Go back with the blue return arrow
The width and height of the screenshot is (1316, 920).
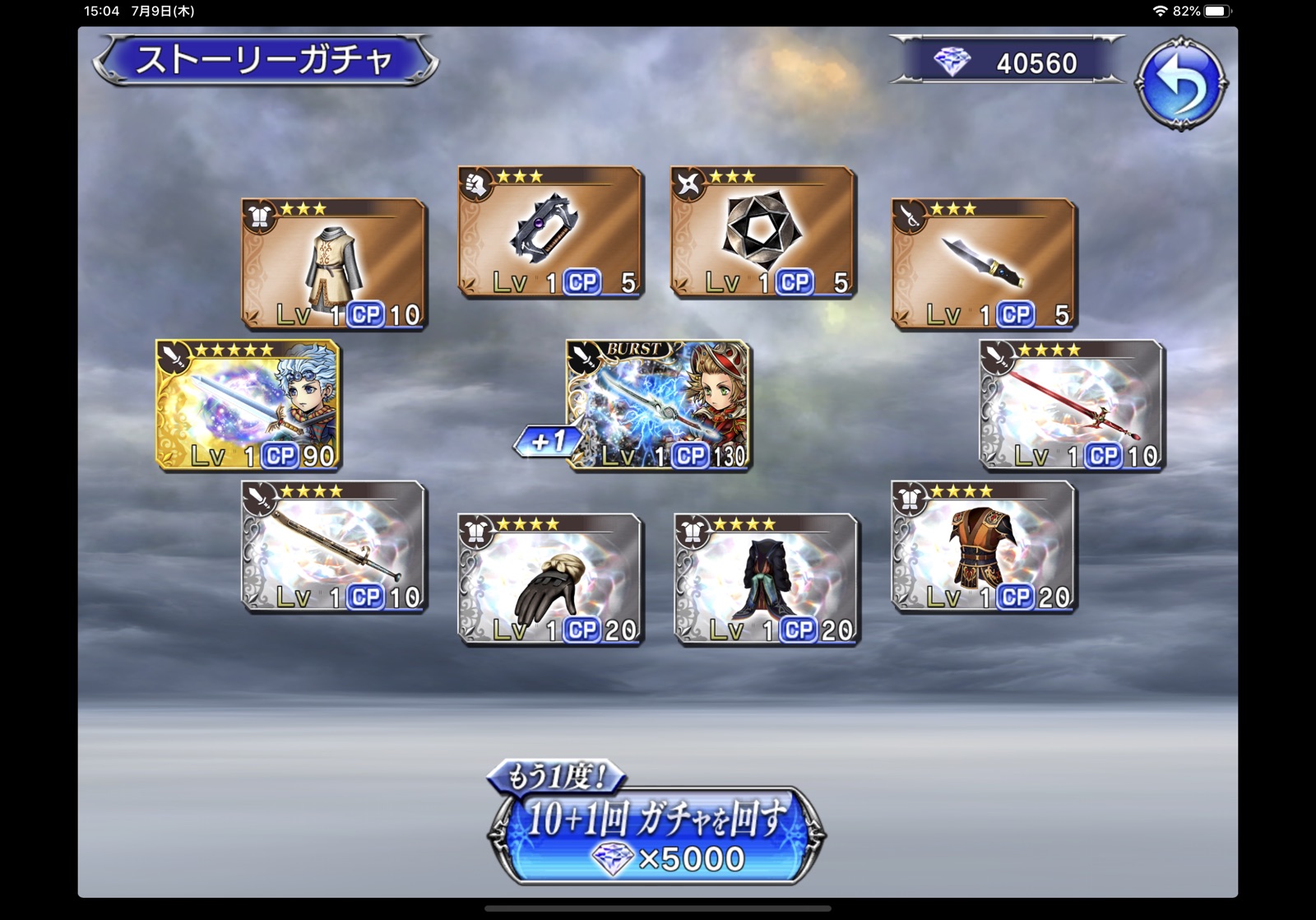tap(1181, 82)
